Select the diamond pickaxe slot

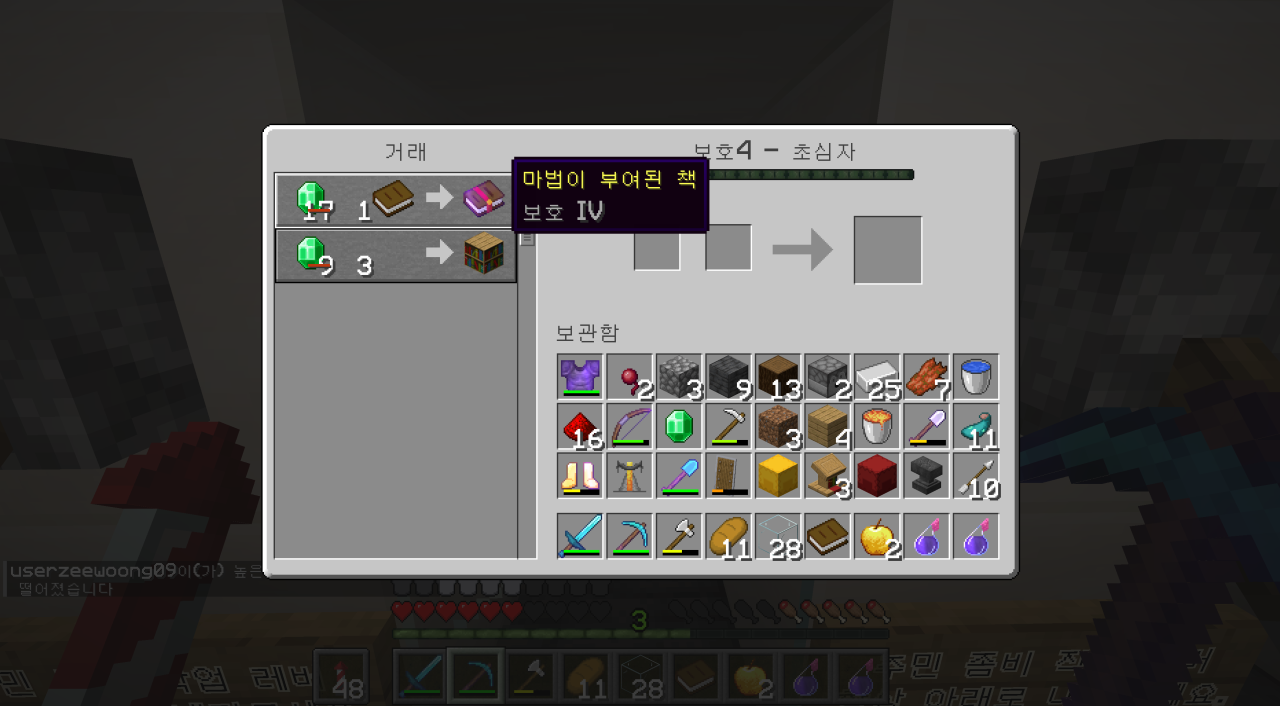pyautogui.click(x=630, y=537)
